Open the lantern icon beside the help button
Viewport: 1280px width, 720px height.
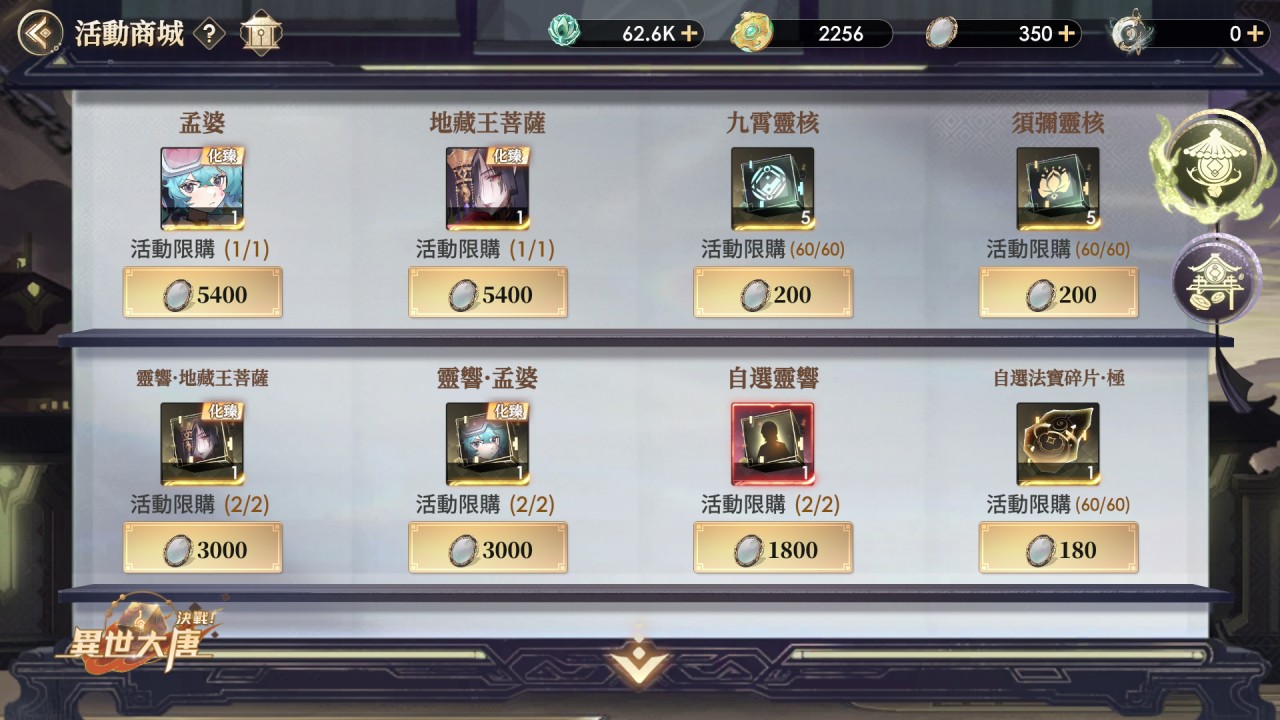260,34
